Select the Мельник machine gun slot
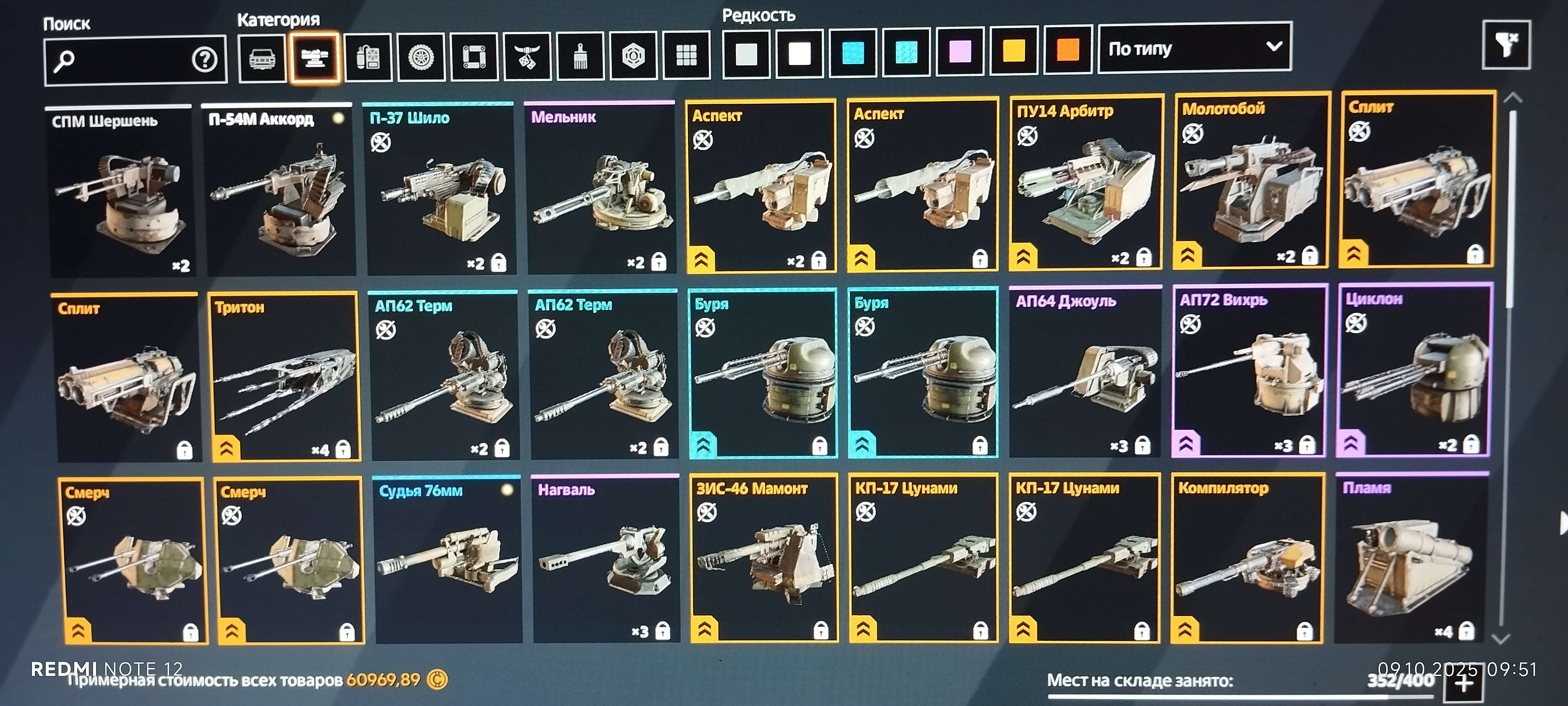 point(600,188)
